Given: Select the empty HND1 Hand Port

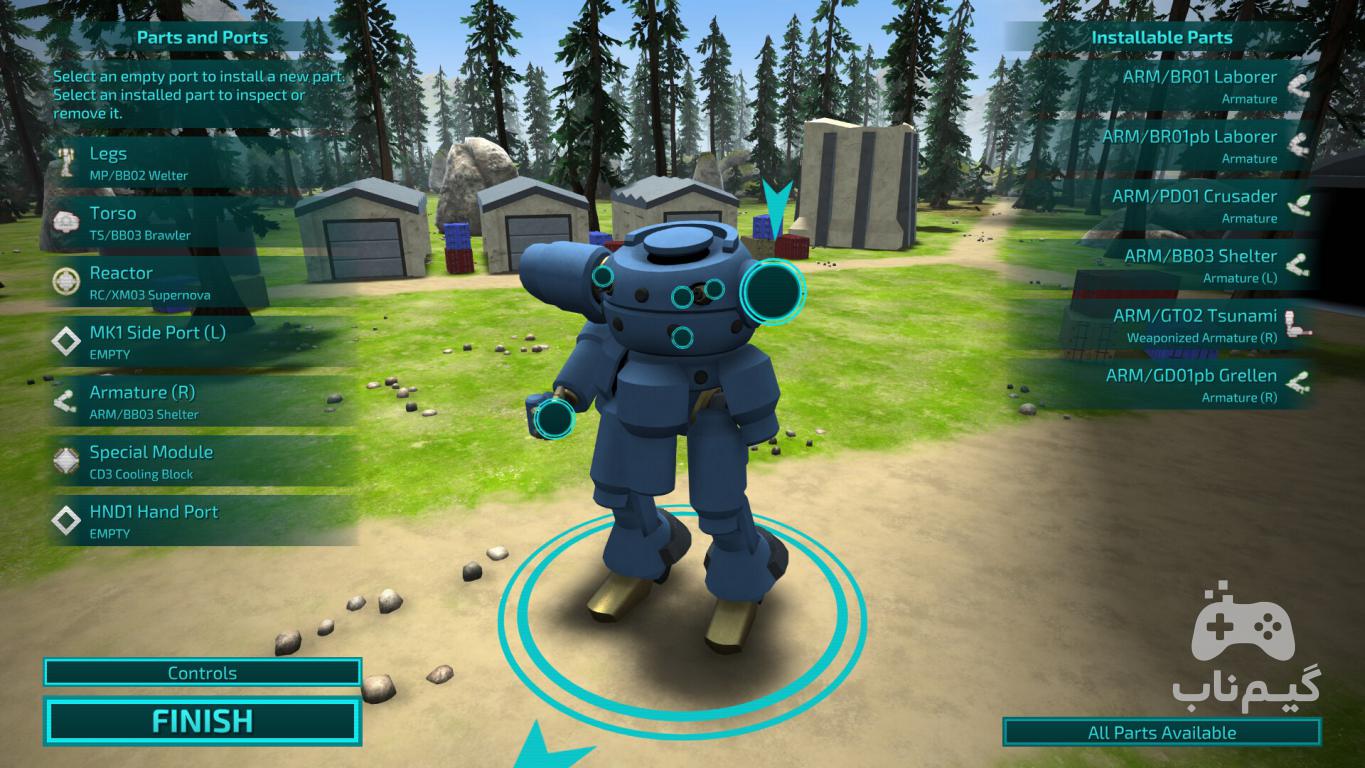Looking at the screenshot, I should (x=200, y=521).
